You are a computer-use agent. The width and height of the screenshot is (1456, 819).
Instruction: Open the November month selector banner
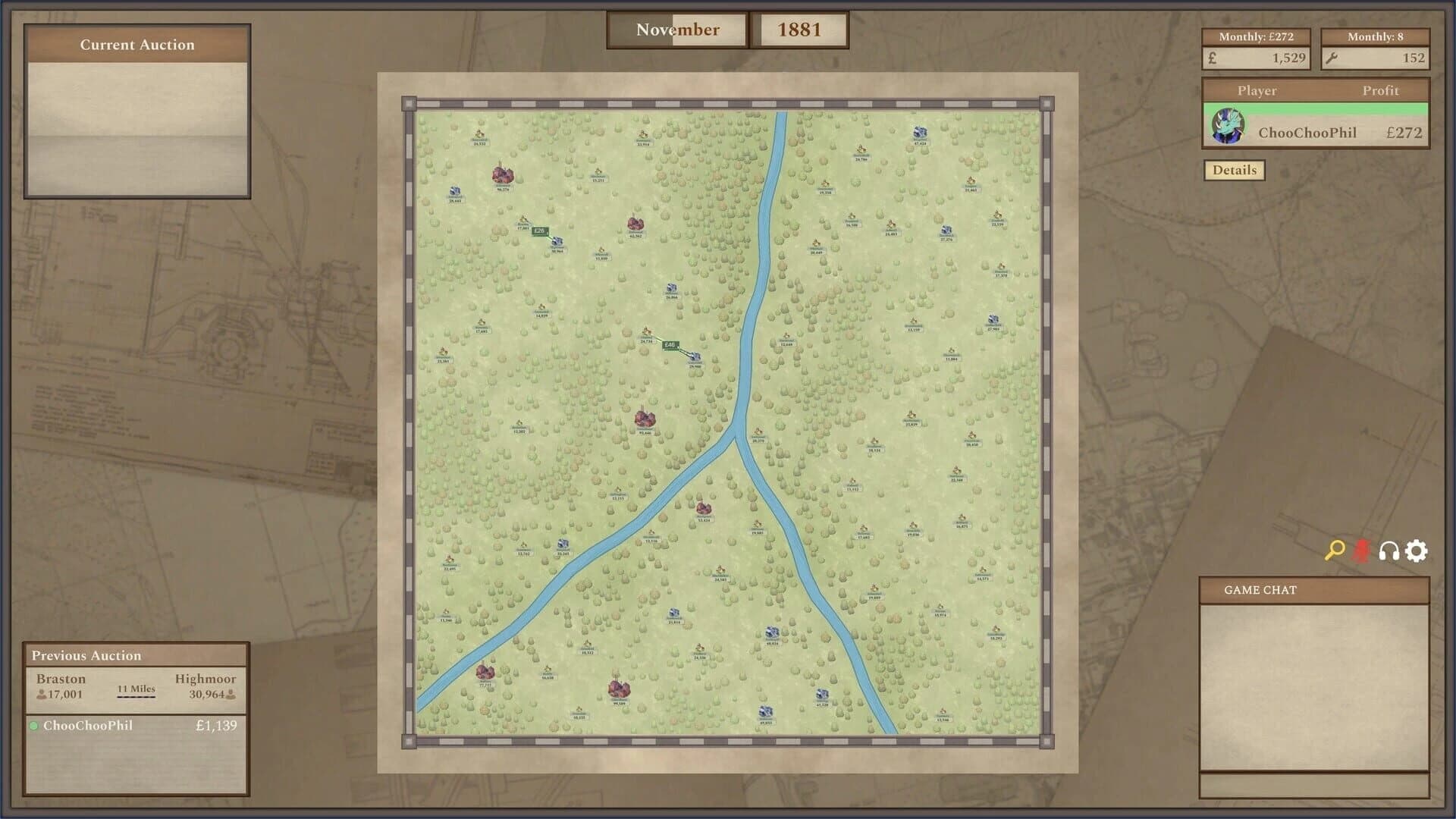[676, 30]
